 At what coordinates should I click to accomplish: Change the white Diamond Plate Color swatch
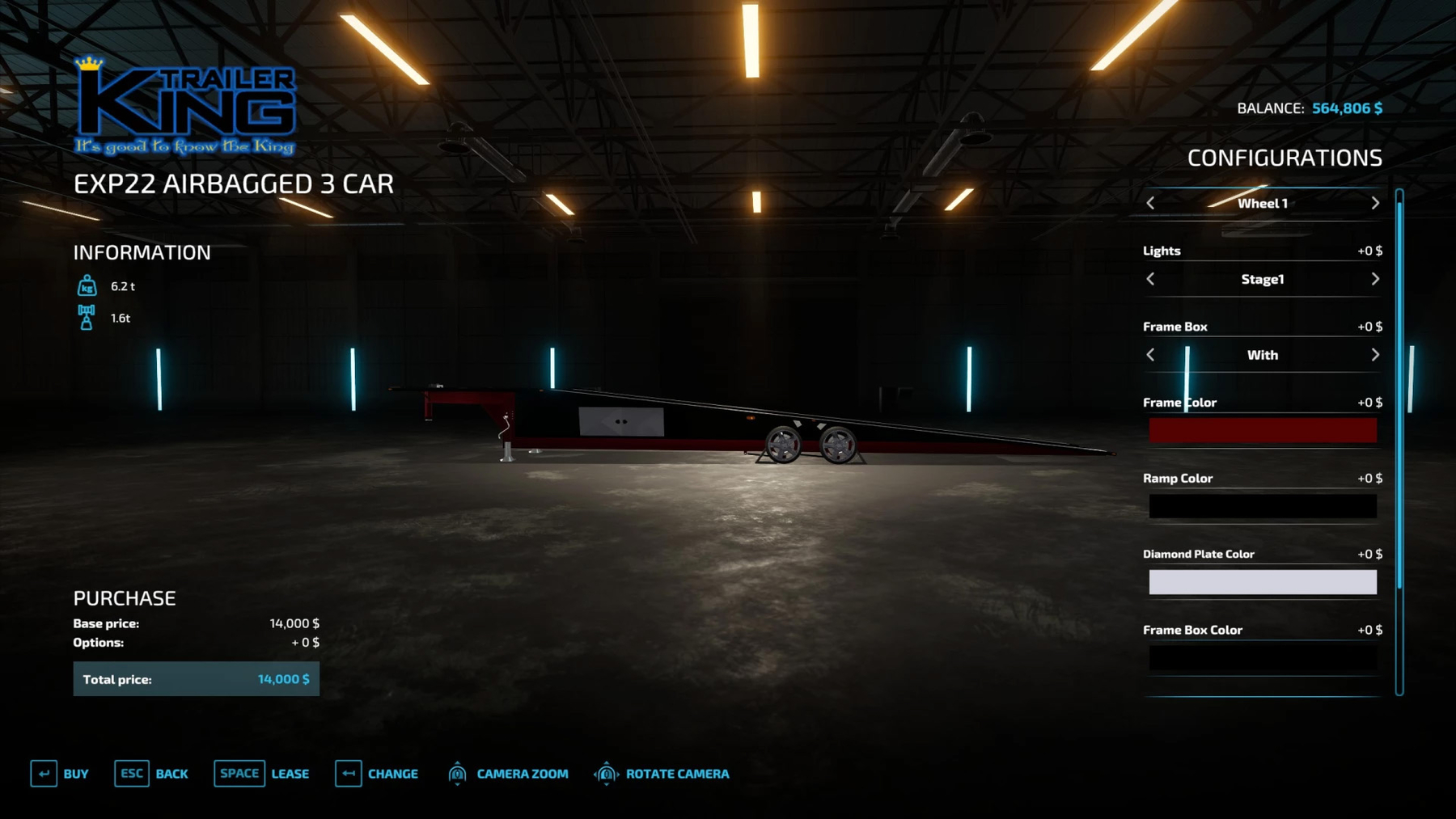pos(1262,582)
